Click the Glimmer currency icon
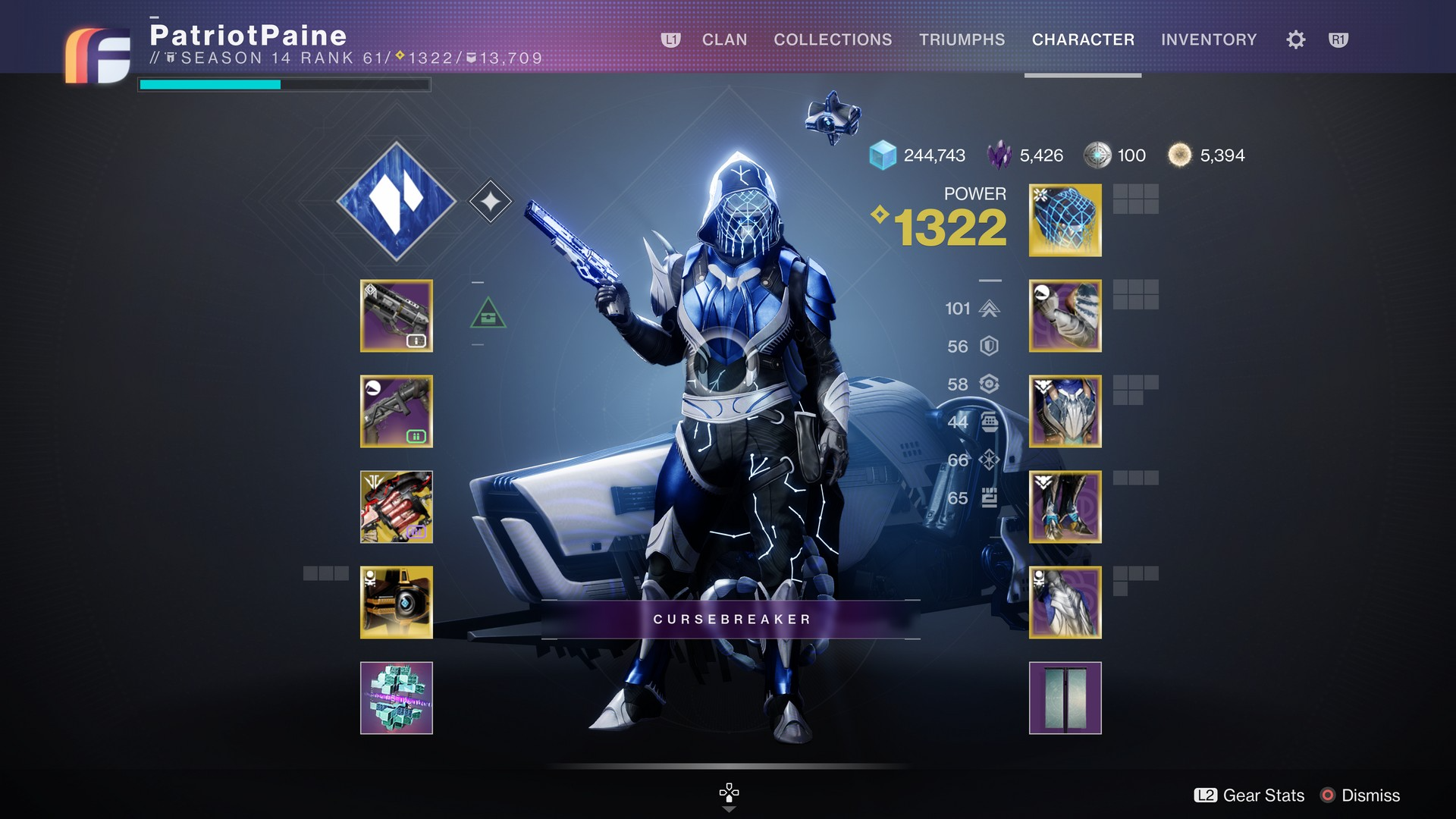Image resolution: width=1456 pixels, height=819 pixels. (x=882, y=155)
